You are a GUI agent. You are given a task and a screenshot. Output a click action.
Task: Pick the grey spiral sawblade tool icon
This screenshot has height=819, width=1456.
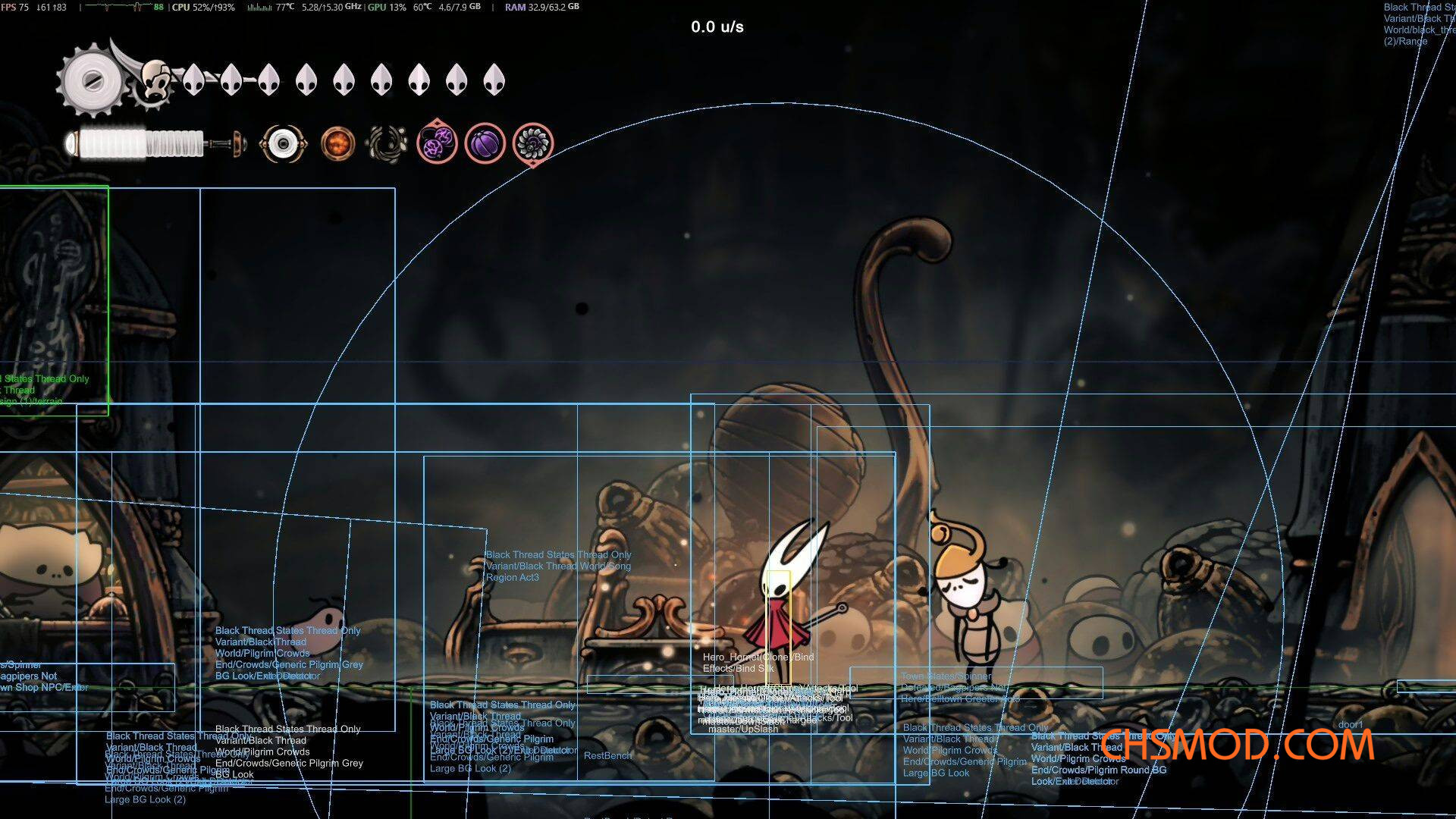(x=533, y=143)
